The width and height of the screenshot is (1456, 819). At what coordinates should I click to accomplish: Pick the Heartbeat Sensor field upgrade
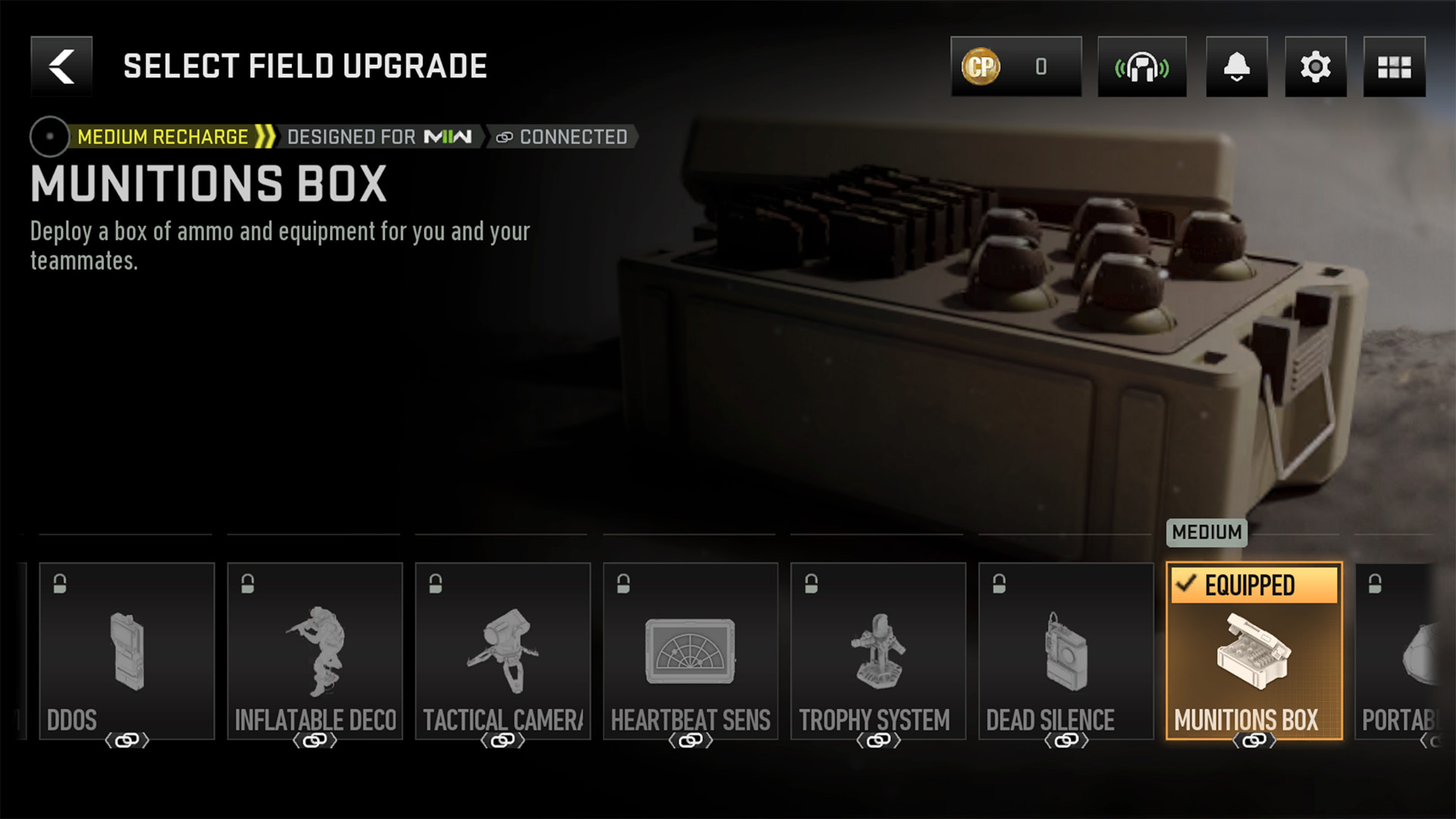(690, 651)
